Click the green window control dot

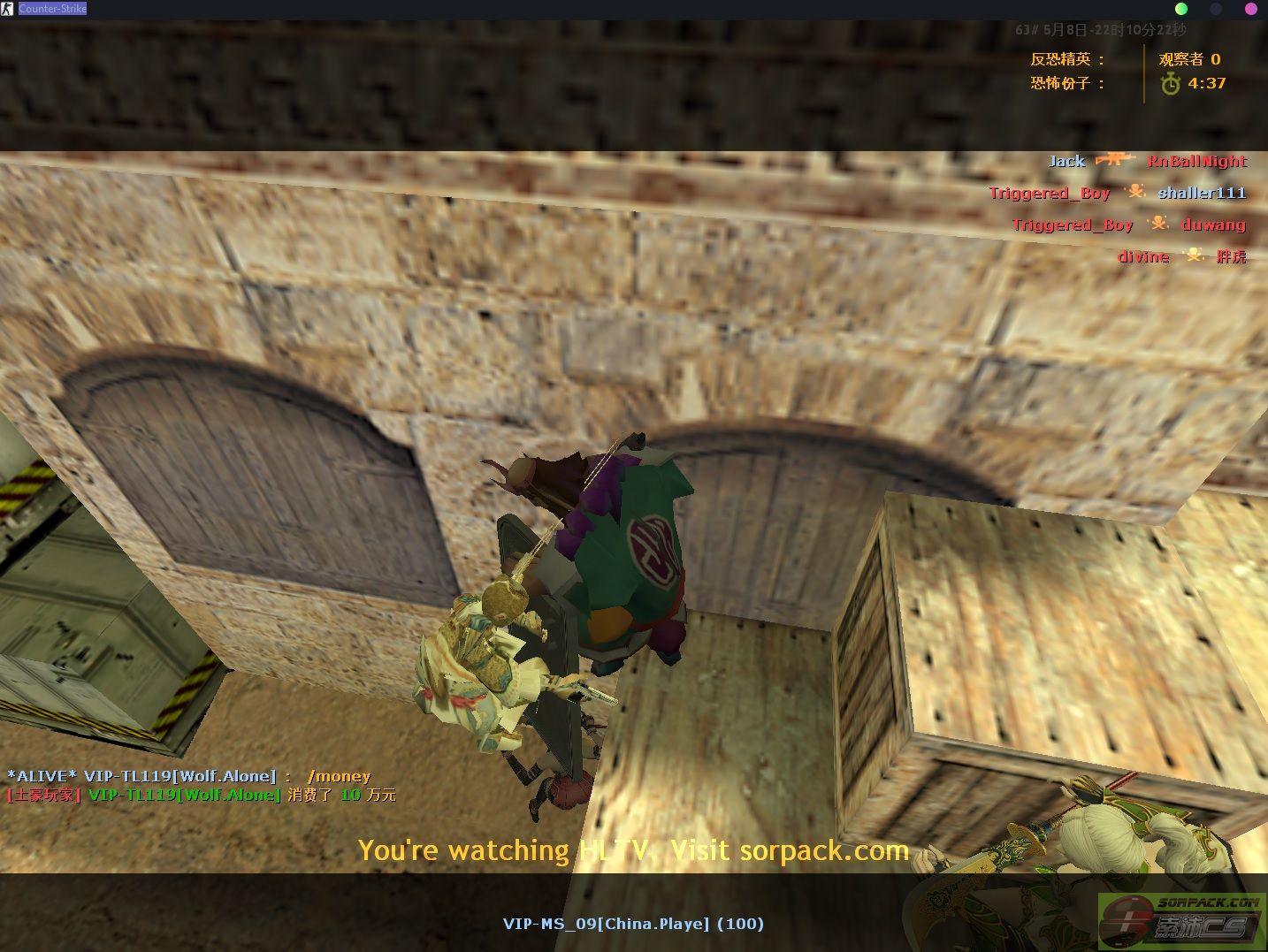pos(1180,9)
